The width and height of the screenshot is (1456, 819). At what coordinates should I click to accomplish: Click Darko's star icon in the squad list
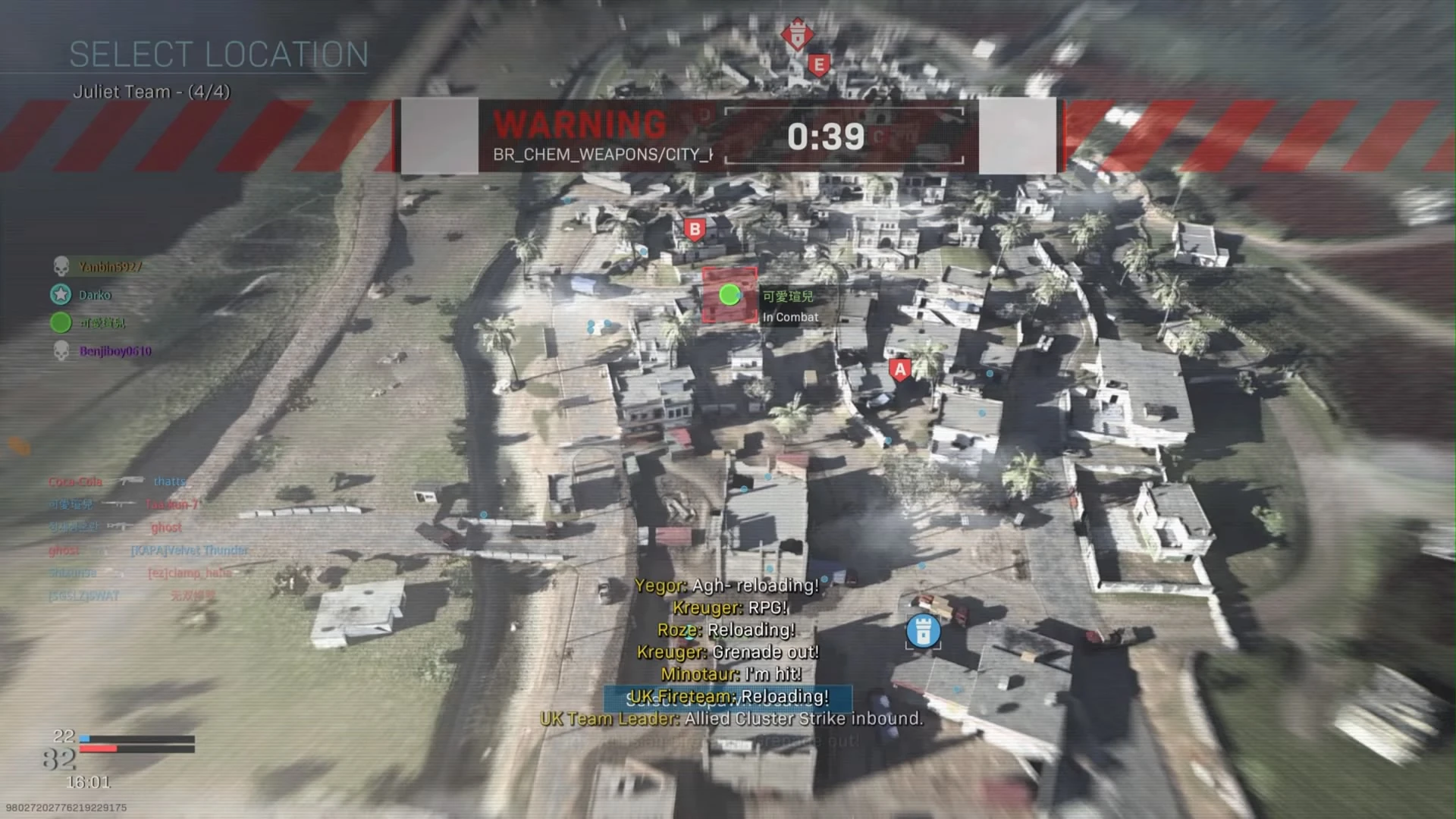pos(59,294)
